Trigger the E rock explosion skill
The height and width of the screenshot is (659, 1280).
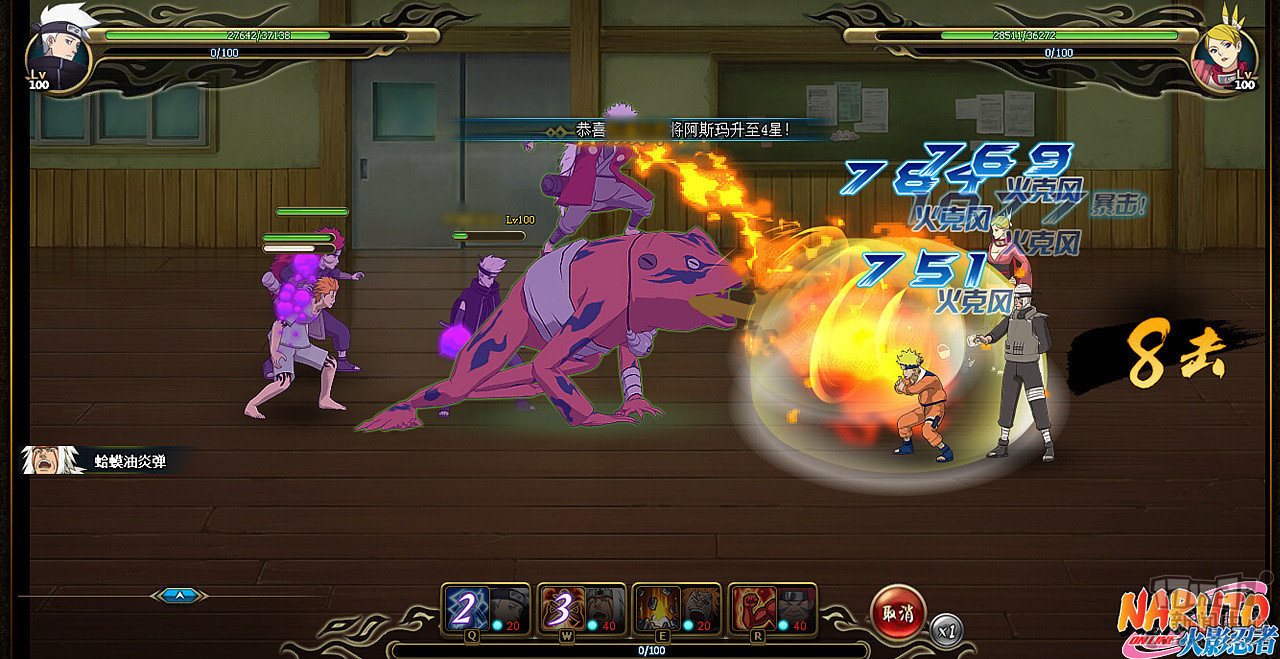click(x=657, y=607)
